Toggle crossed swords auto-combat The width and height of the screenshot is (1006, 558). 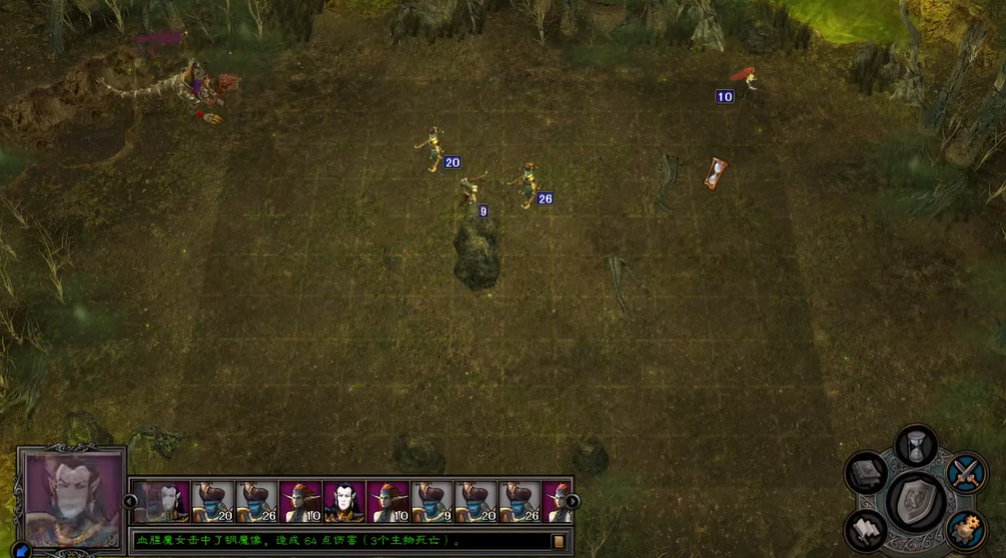tap(966, 472)
